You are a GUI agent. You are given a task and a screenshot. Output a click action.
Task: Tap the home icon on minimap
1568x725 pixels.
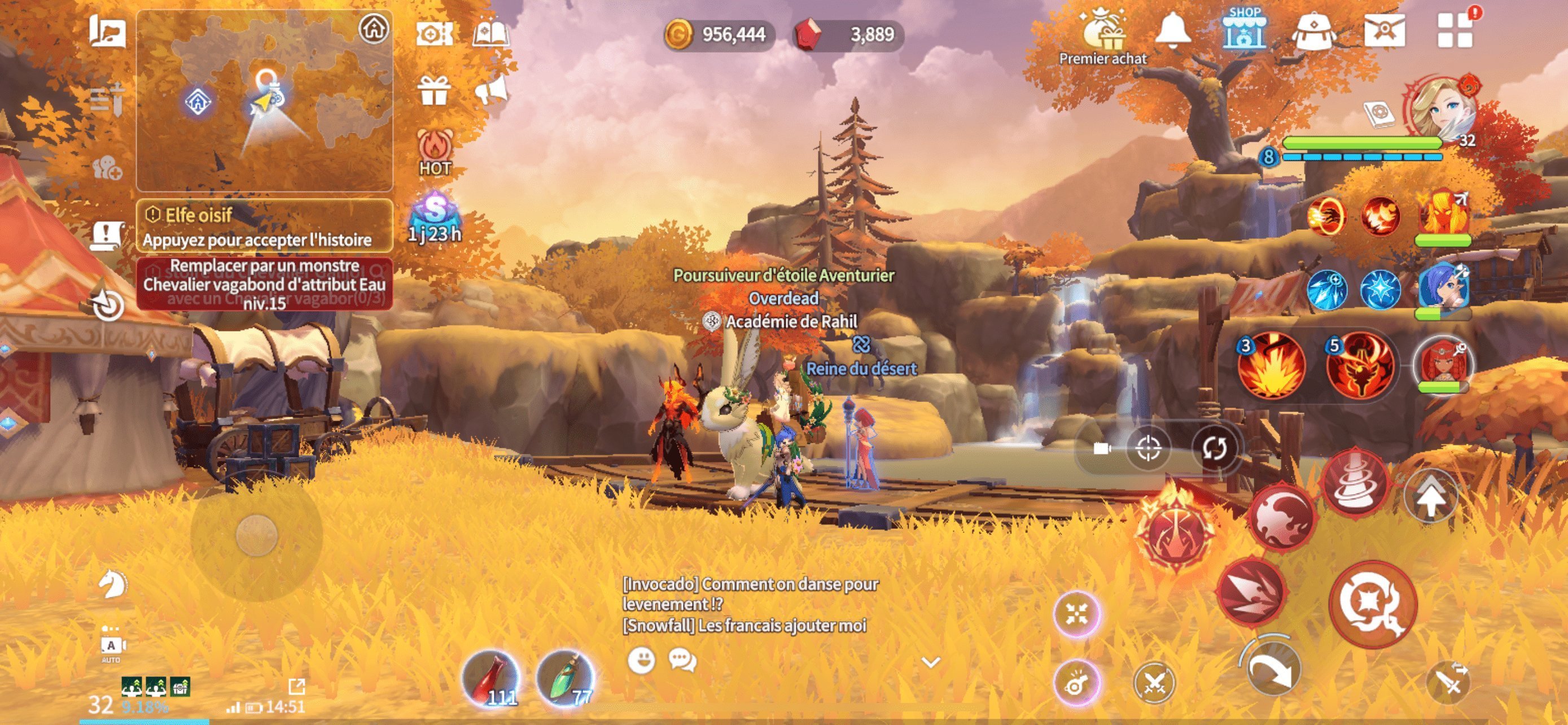pos(373,28)
